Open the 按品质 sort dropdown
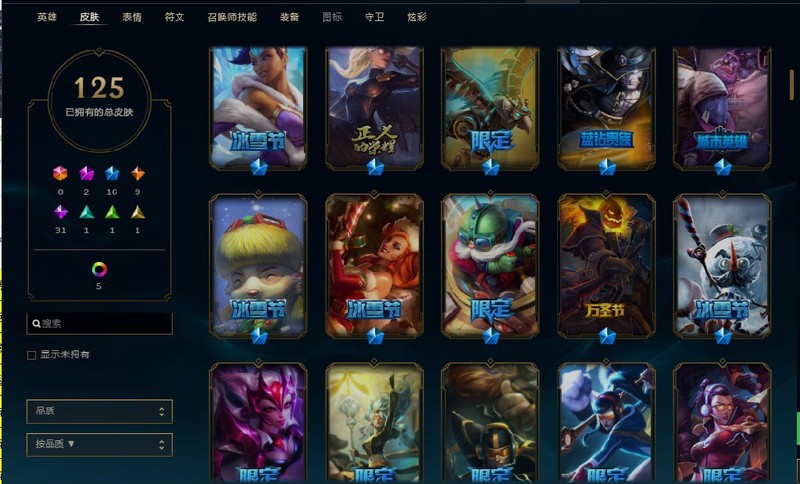The height and width of the screenshot is (484, 800). [99, 444]
